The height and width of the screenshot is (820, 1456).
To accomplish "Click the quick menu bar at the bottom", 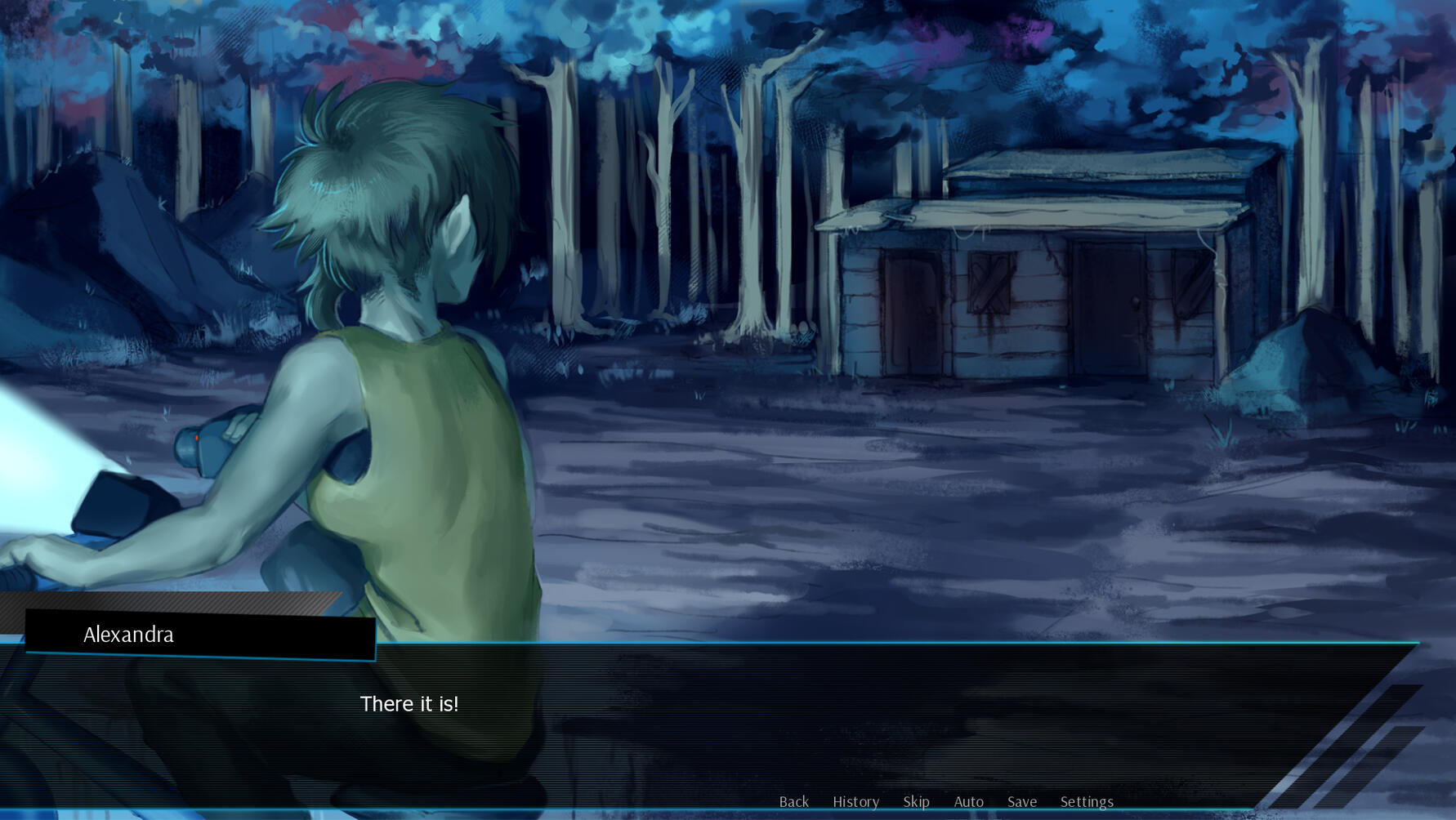I will (x=940, y=802).
